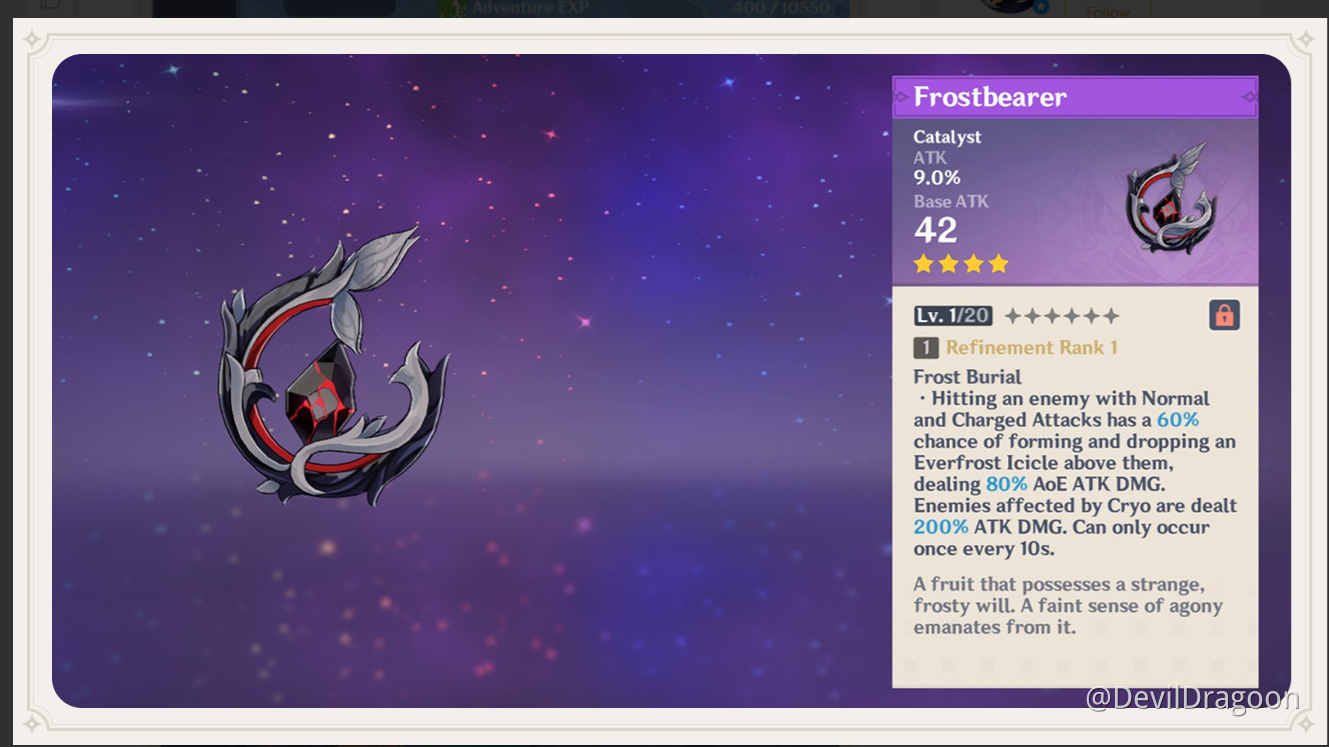This screenshot has height=747, width=1329.
Task: Toggle the second ascension star
Action: coord(1034,315)
